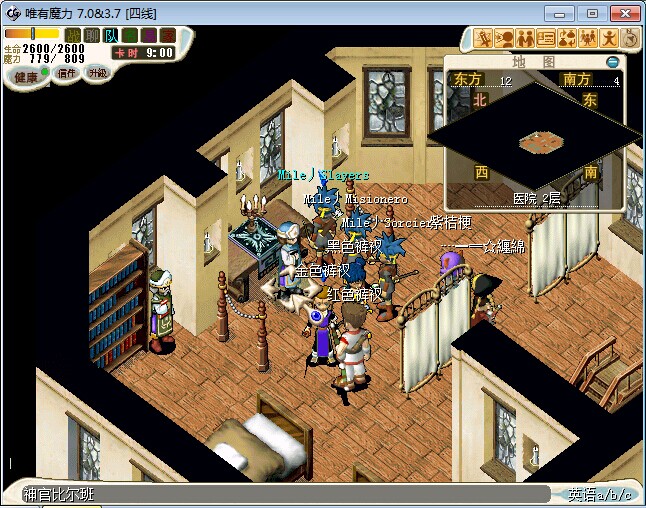
Task: Click the round compass icon
Action: [630, 39]
